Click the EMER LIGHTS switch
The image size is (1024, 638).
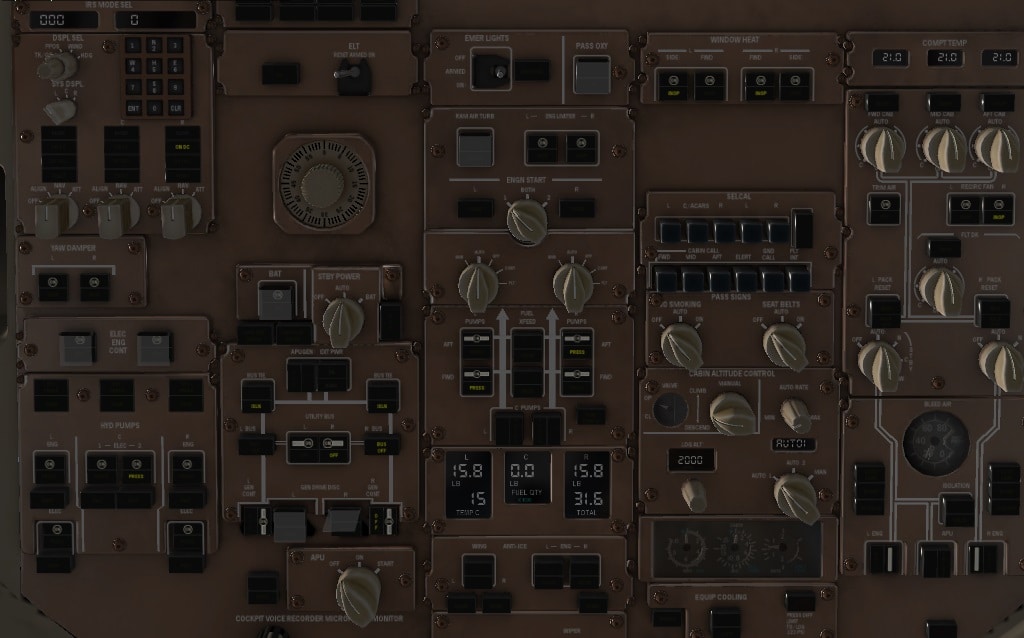pos(490,71)
